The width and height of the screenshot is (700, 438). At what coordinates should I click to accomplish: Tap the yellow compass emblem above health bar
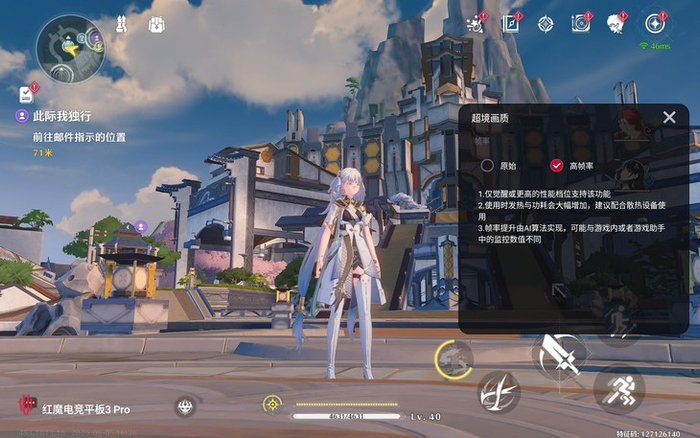click(x=271, y=403)
